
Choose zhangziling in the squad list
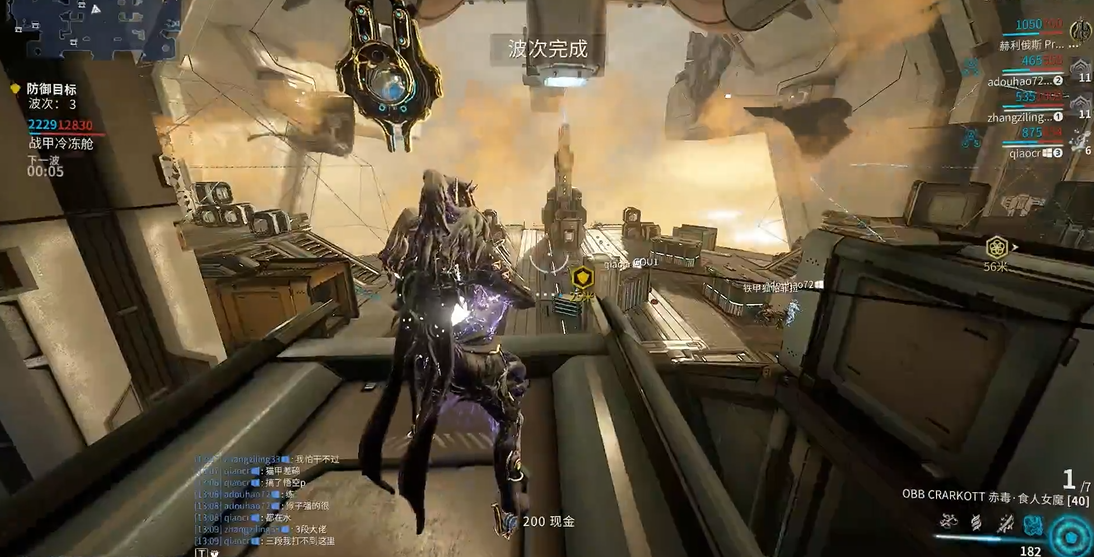pyautogui.click(x=1023, y=117)
